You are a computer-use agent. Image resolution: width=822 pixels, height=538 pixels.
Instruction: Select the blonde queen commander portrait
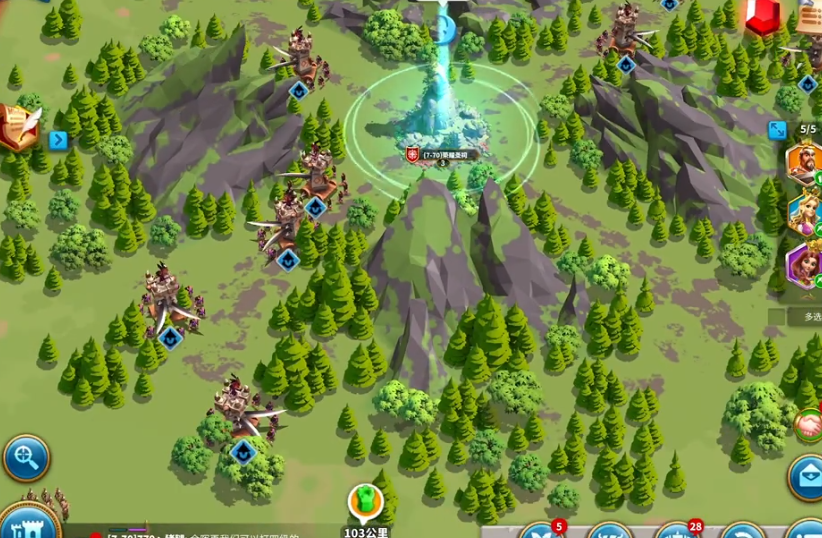[x=805, y=214]
